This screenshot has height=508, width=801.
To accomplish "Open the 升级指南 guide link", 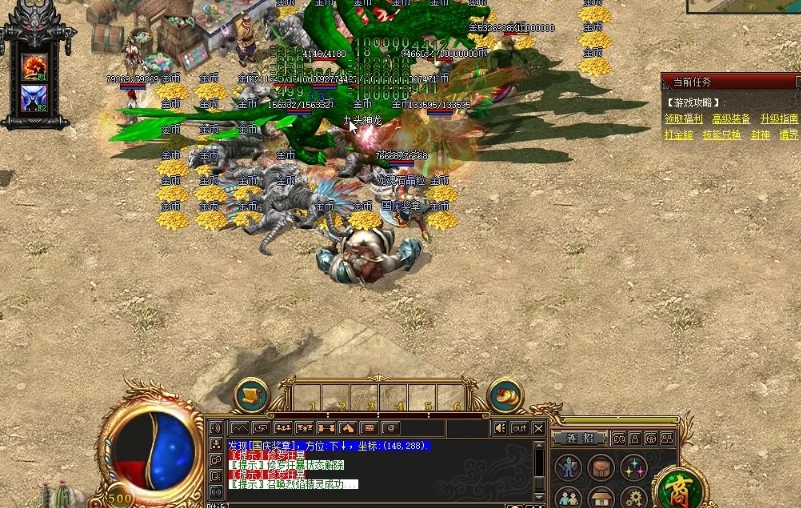I will 777,119.
